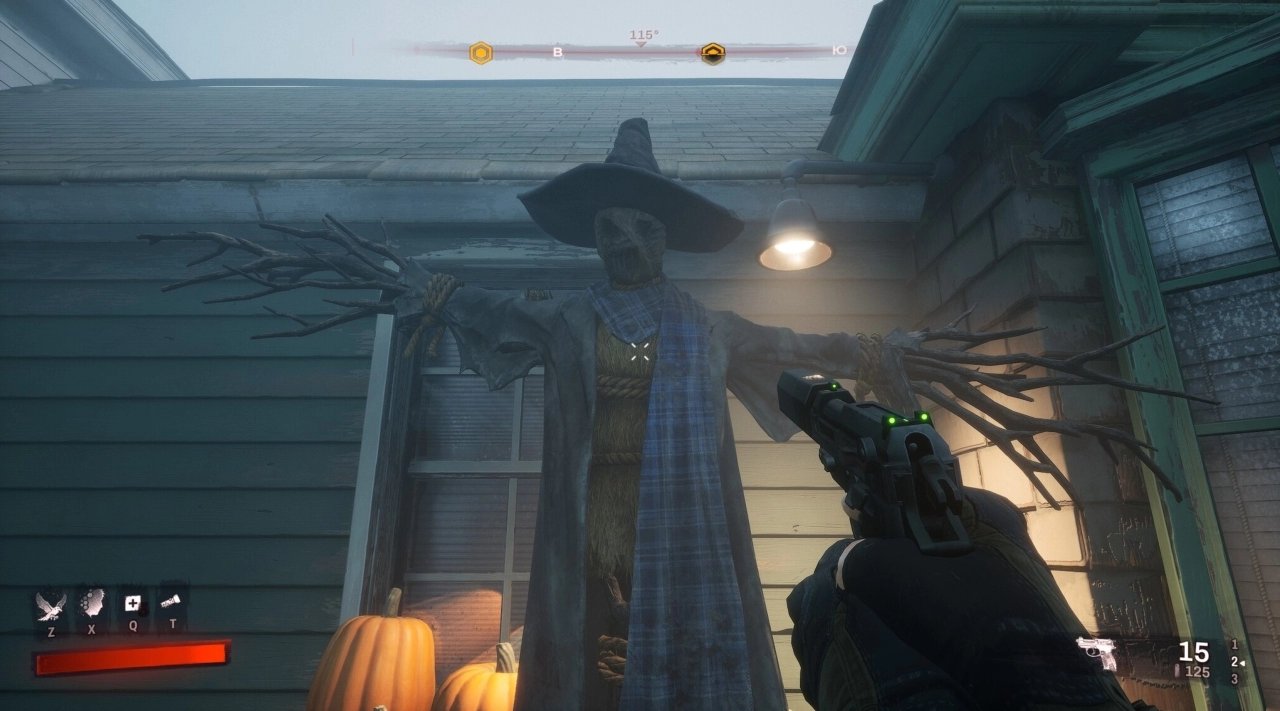1280x711 pixels.
Task: Select the house-shaped objective compass marker
Action: (x=712, y=53)
